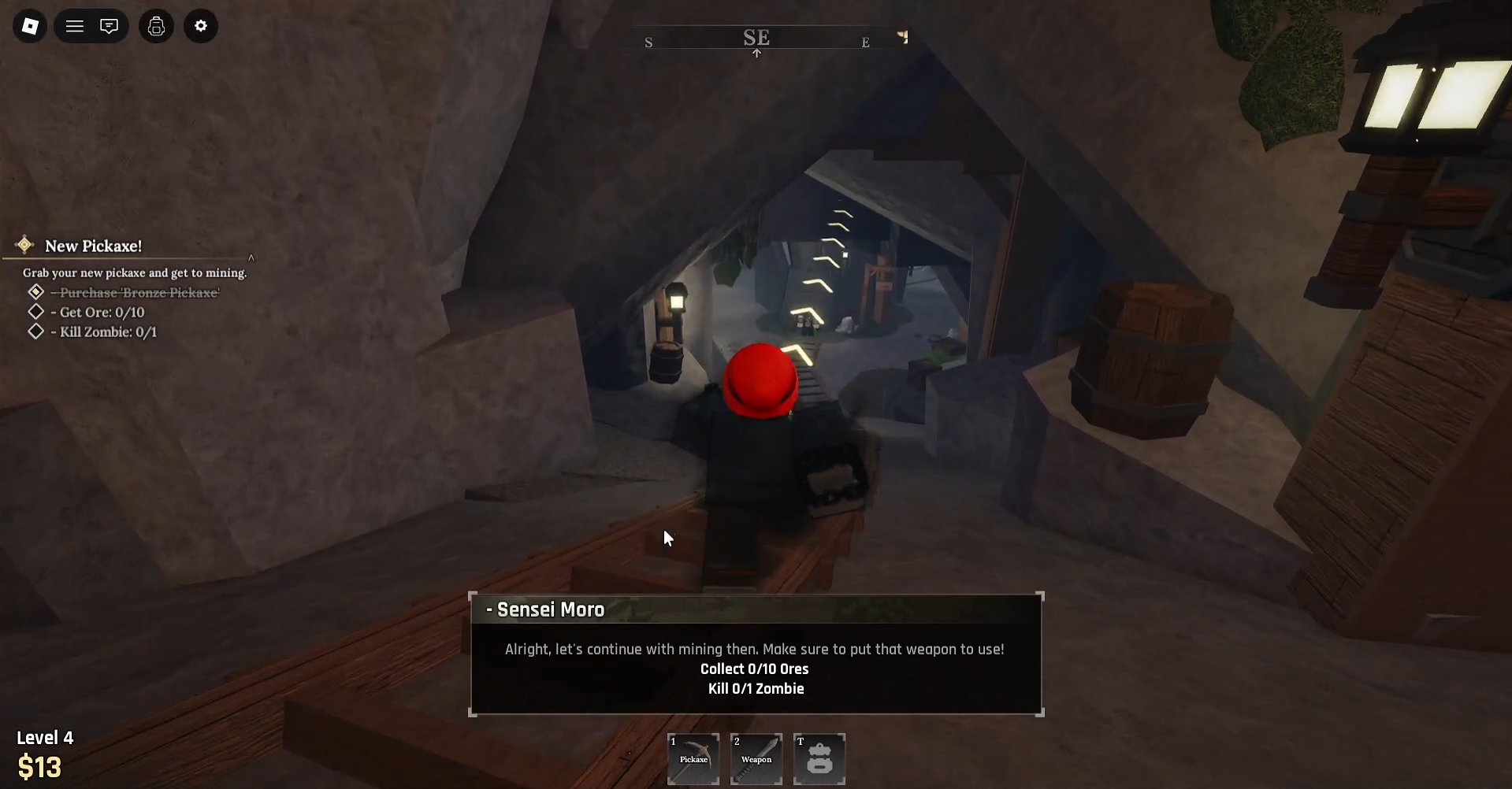1512x789 pixels.
Task: Click the Get Ore objective diamond
Action: 35,311
